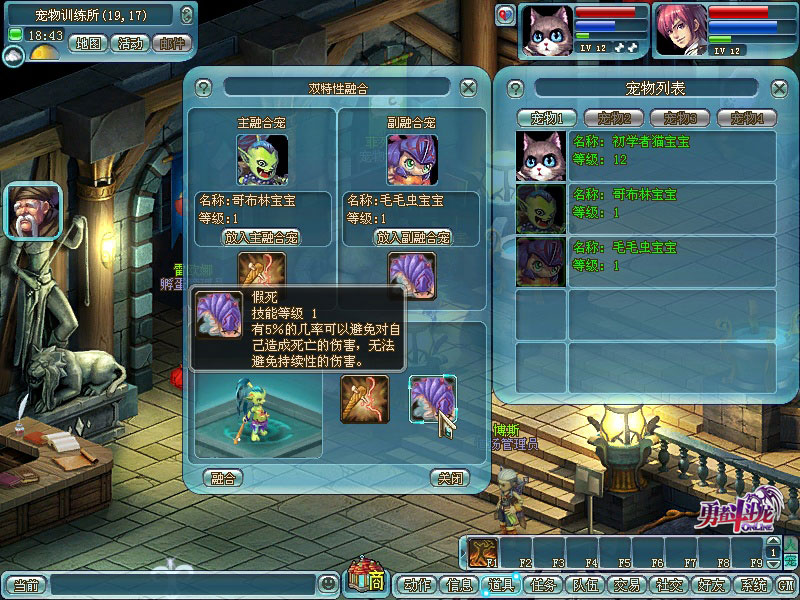
Task: Click the 融合 (Fuse) button
Action: click(x=222, y=478)
